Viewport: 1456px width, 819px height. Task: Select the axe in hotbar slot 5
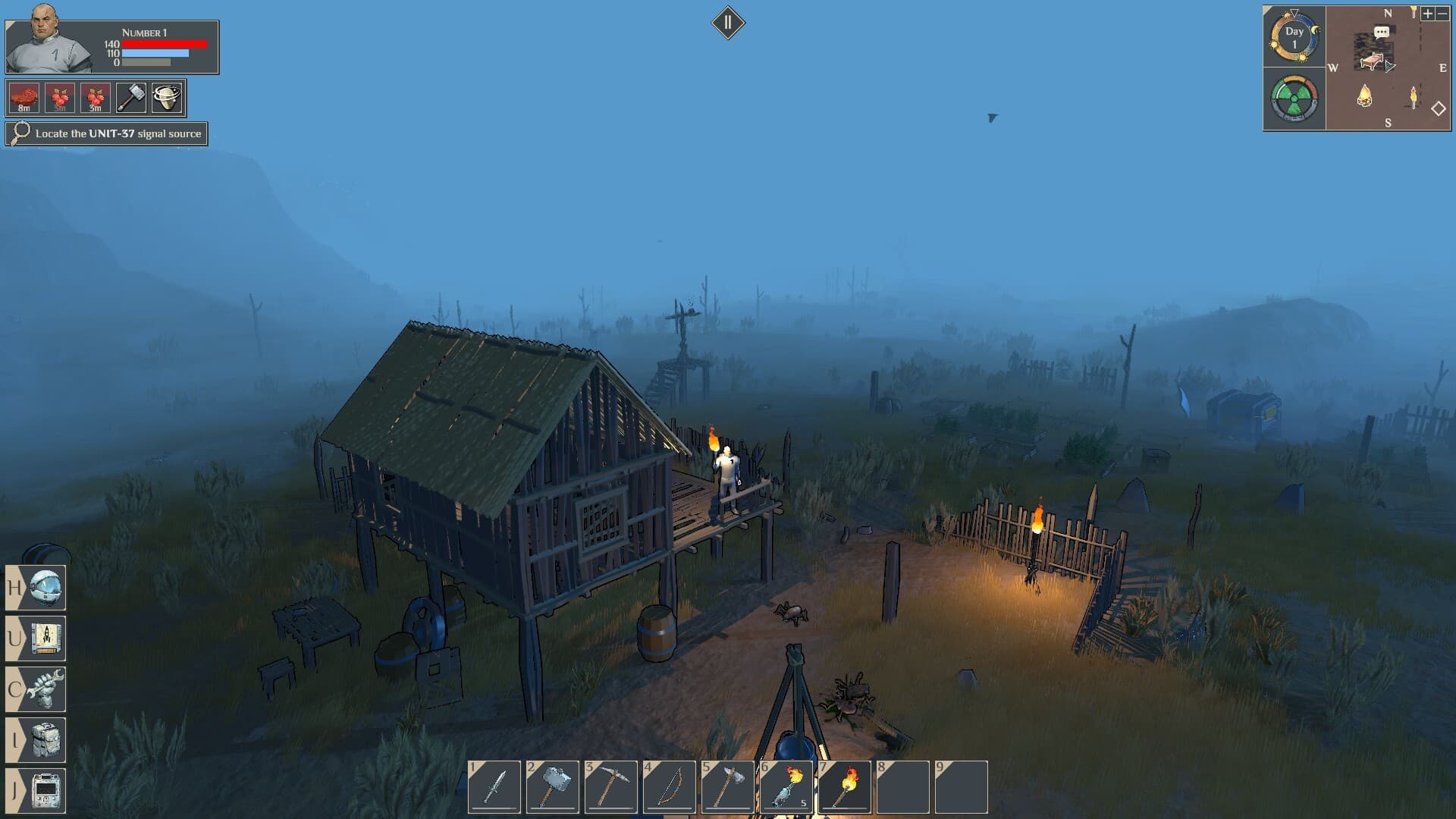[x=729, y=787]
